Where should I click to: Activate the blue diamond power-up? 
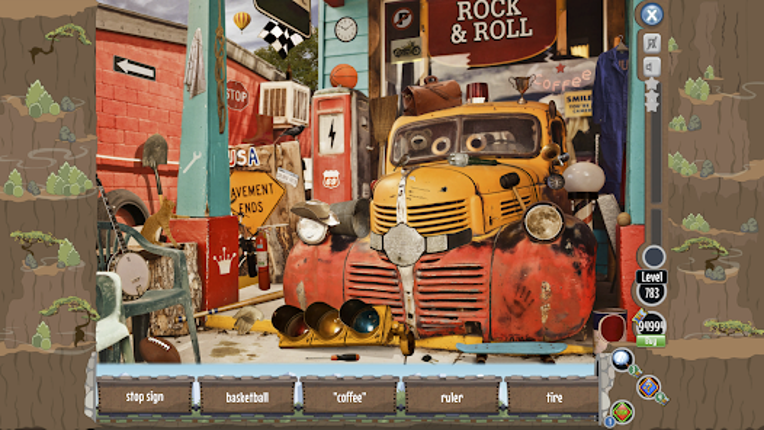(x=648, y=386)
